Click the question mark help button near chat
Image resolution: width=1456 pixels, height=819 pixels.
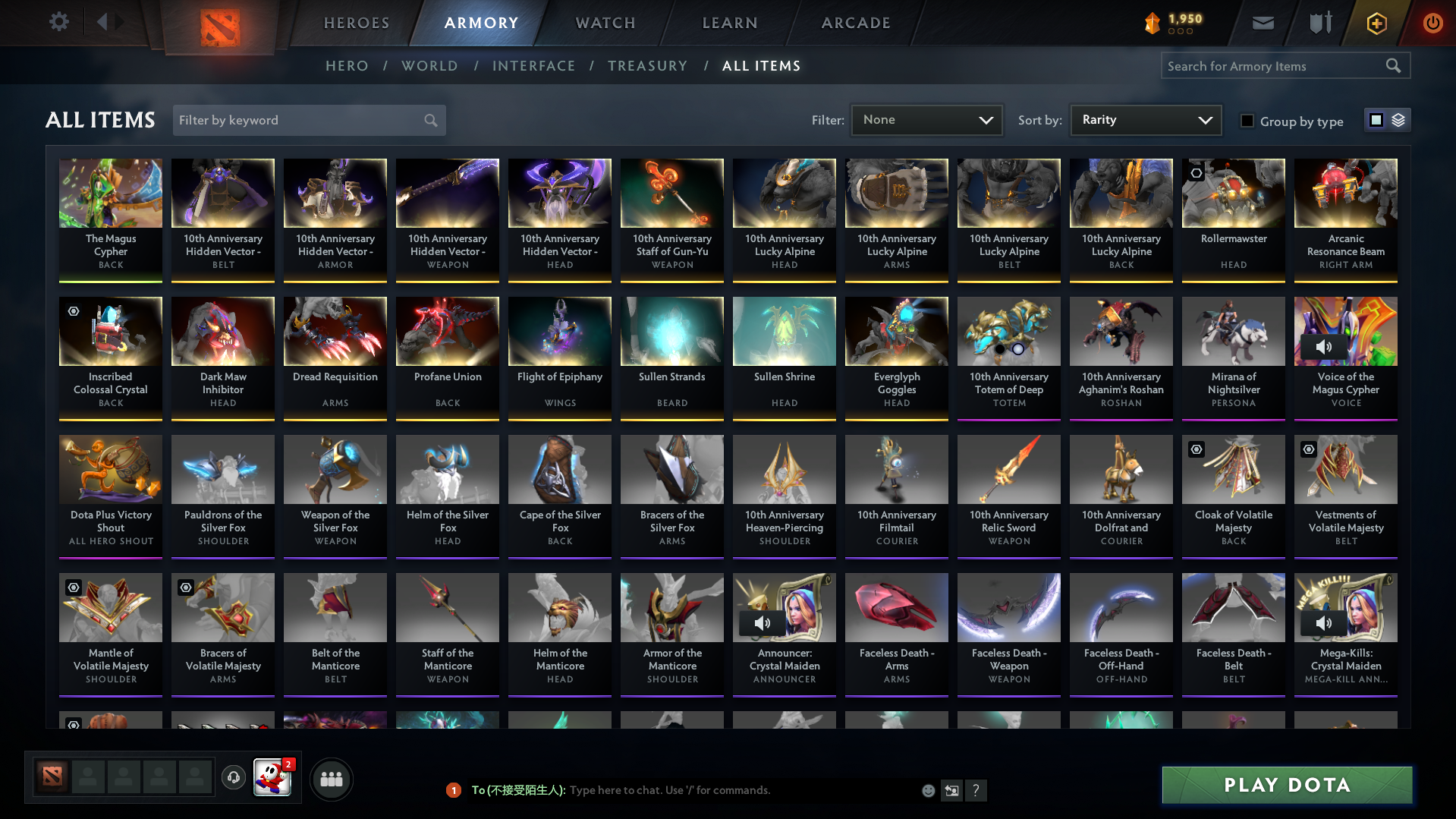pos(976,790)
